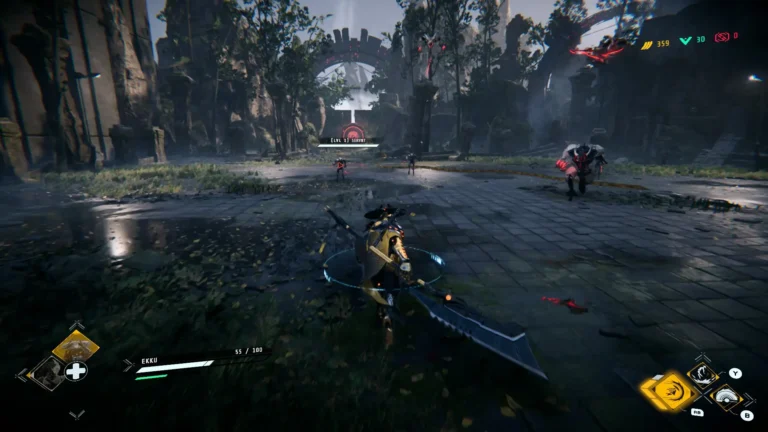The image size is (768, 432).
Task: Activate the glowing yellow swirl ability
Action: [670, 392]
